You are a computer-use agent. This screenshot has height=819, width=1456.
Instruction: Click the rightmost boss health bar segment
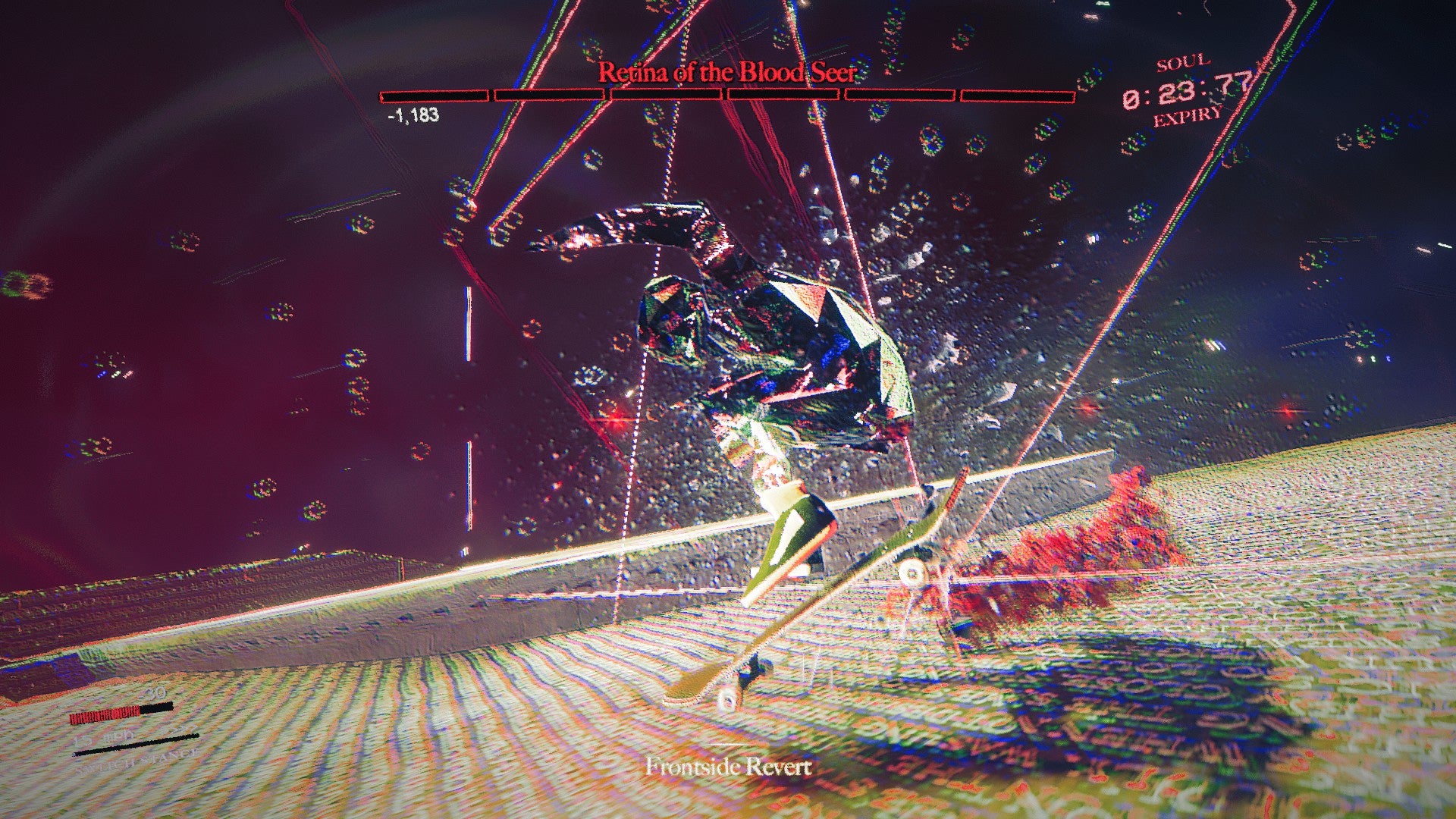tap(1016, 96)
